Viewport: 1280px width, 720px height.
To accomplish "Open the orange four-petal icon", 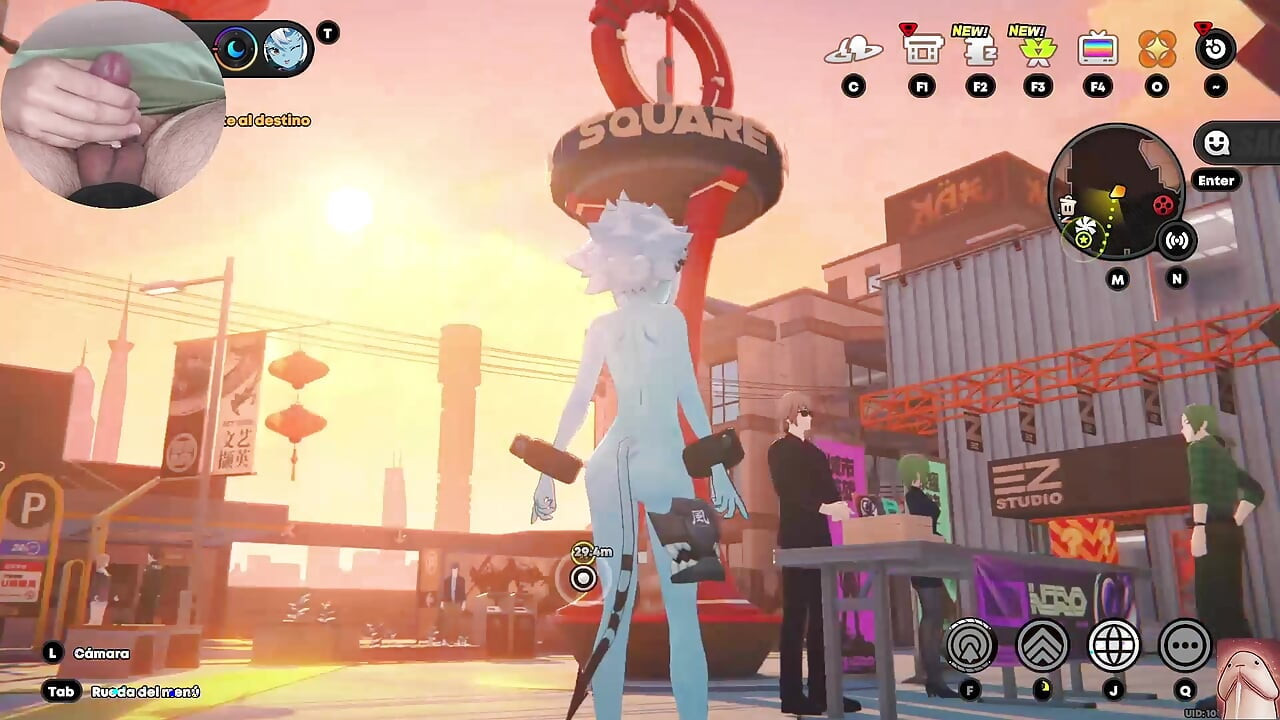I will point(1157,49).
